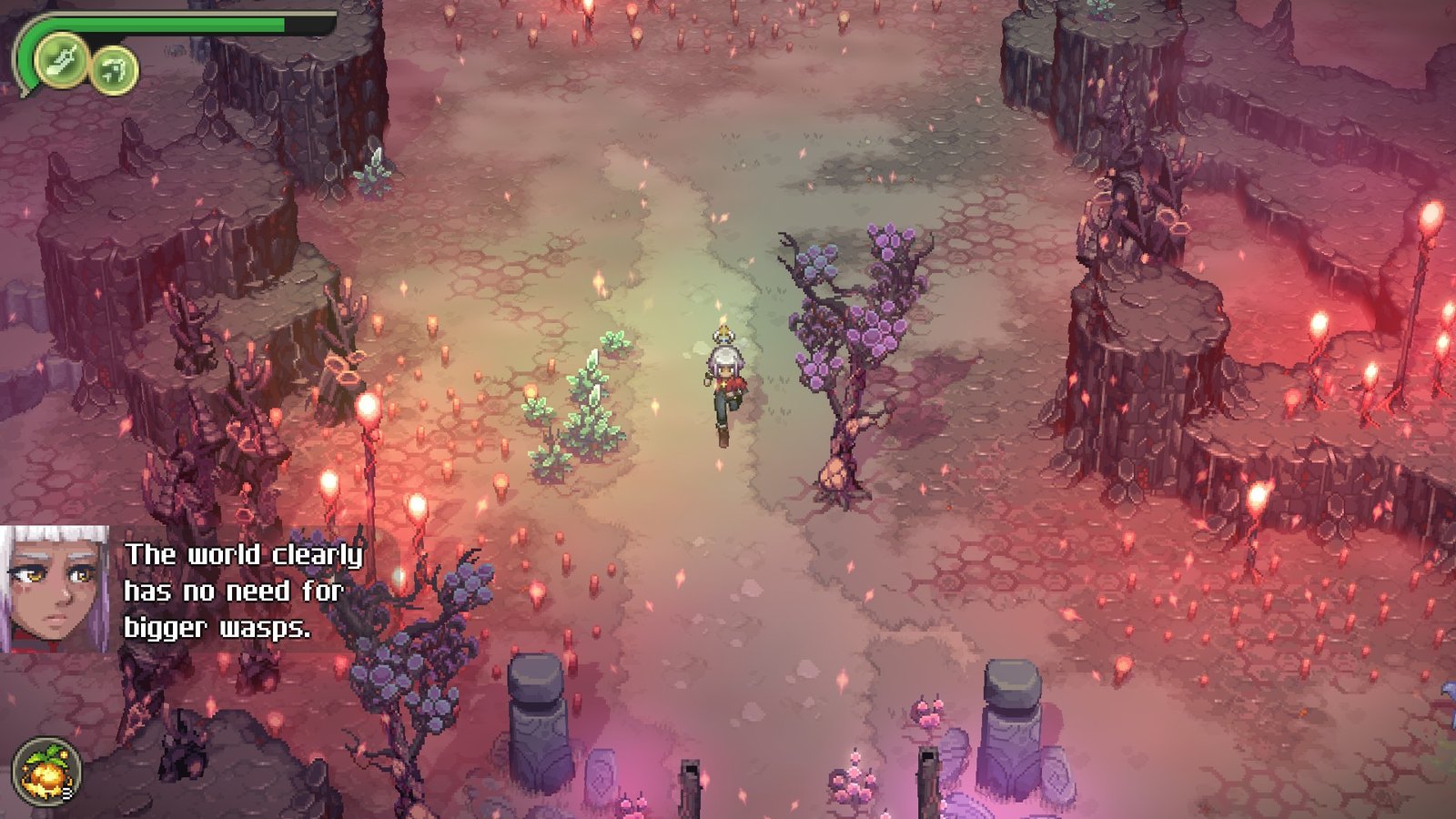The width and height of the screenshot is (1456, 819).
Task: Click the green sapling left of the hero
Action: point(591,409)
